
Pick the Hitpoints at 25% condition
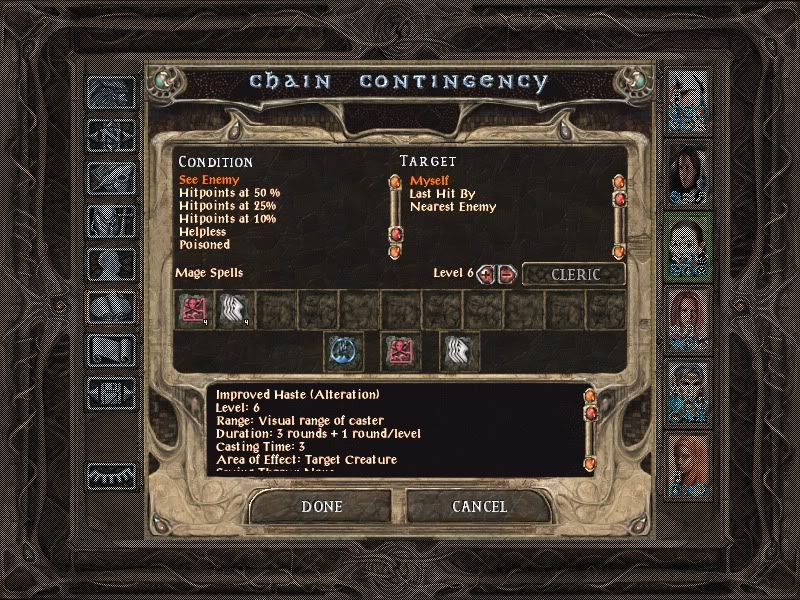coord(227,206)
